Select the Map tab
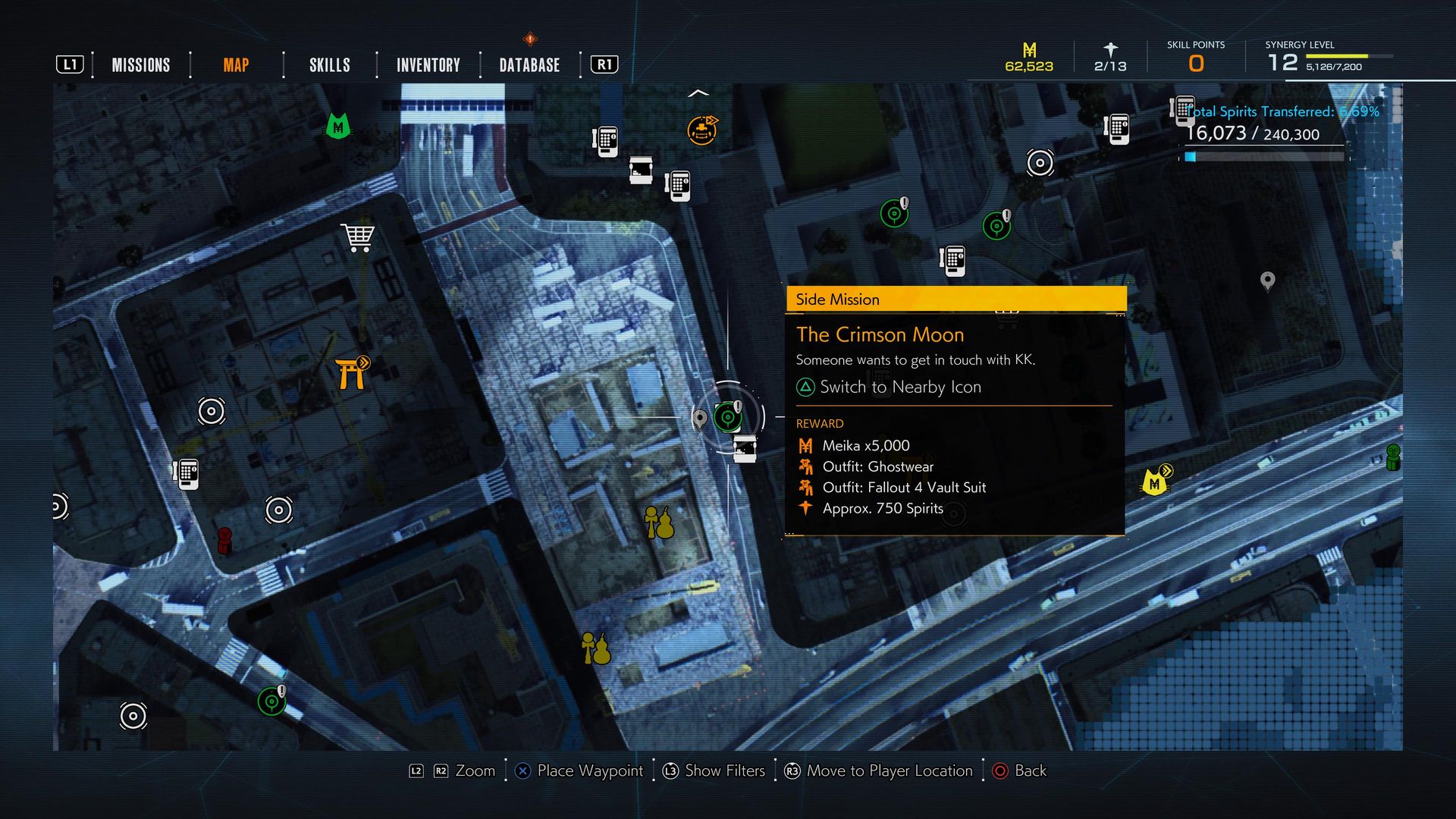The image size is (1456, 819). pyautogui.click(x=236, y=65)
